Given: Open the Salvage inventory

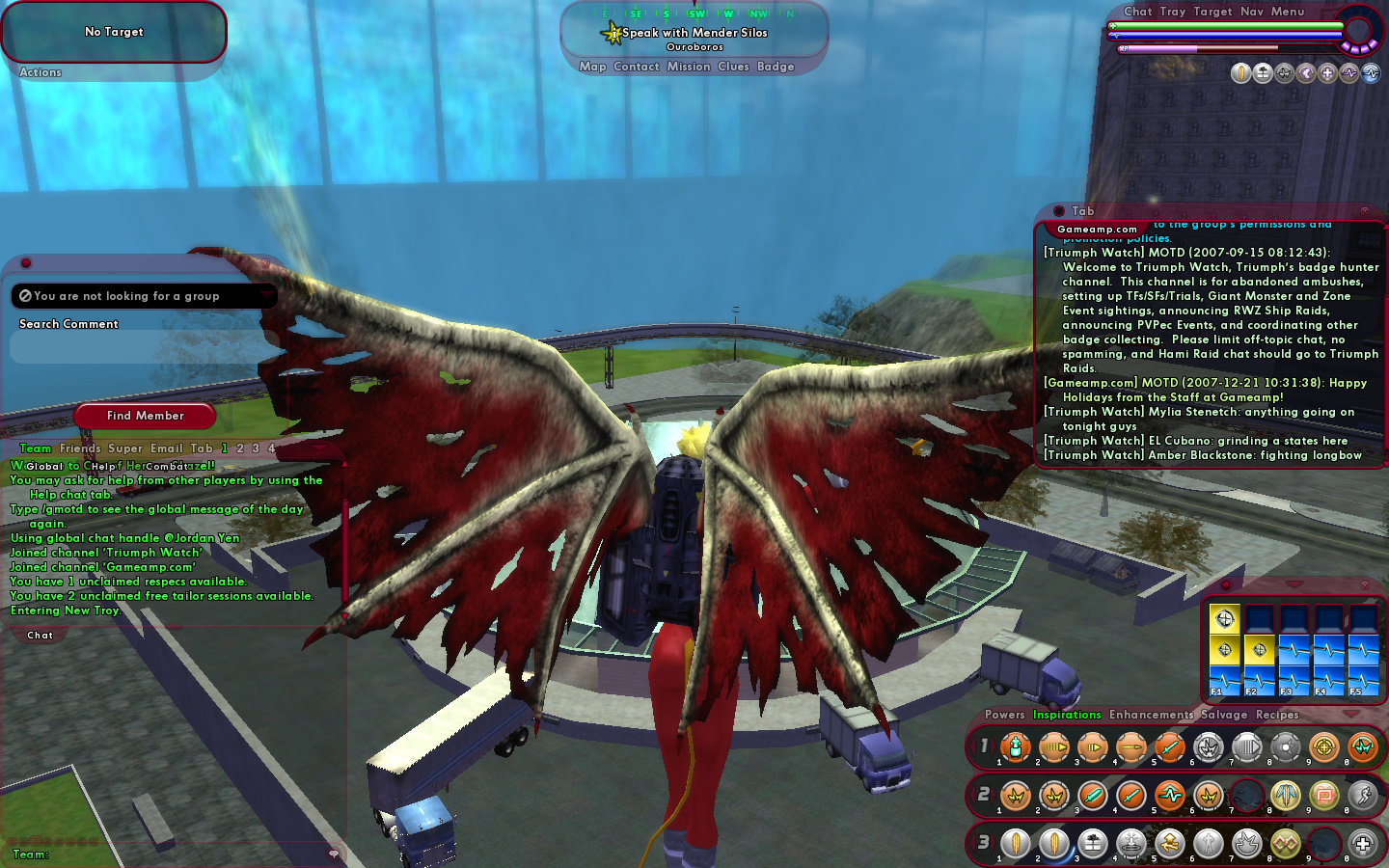Looking at the screenshot, I should pos(1224,715).
